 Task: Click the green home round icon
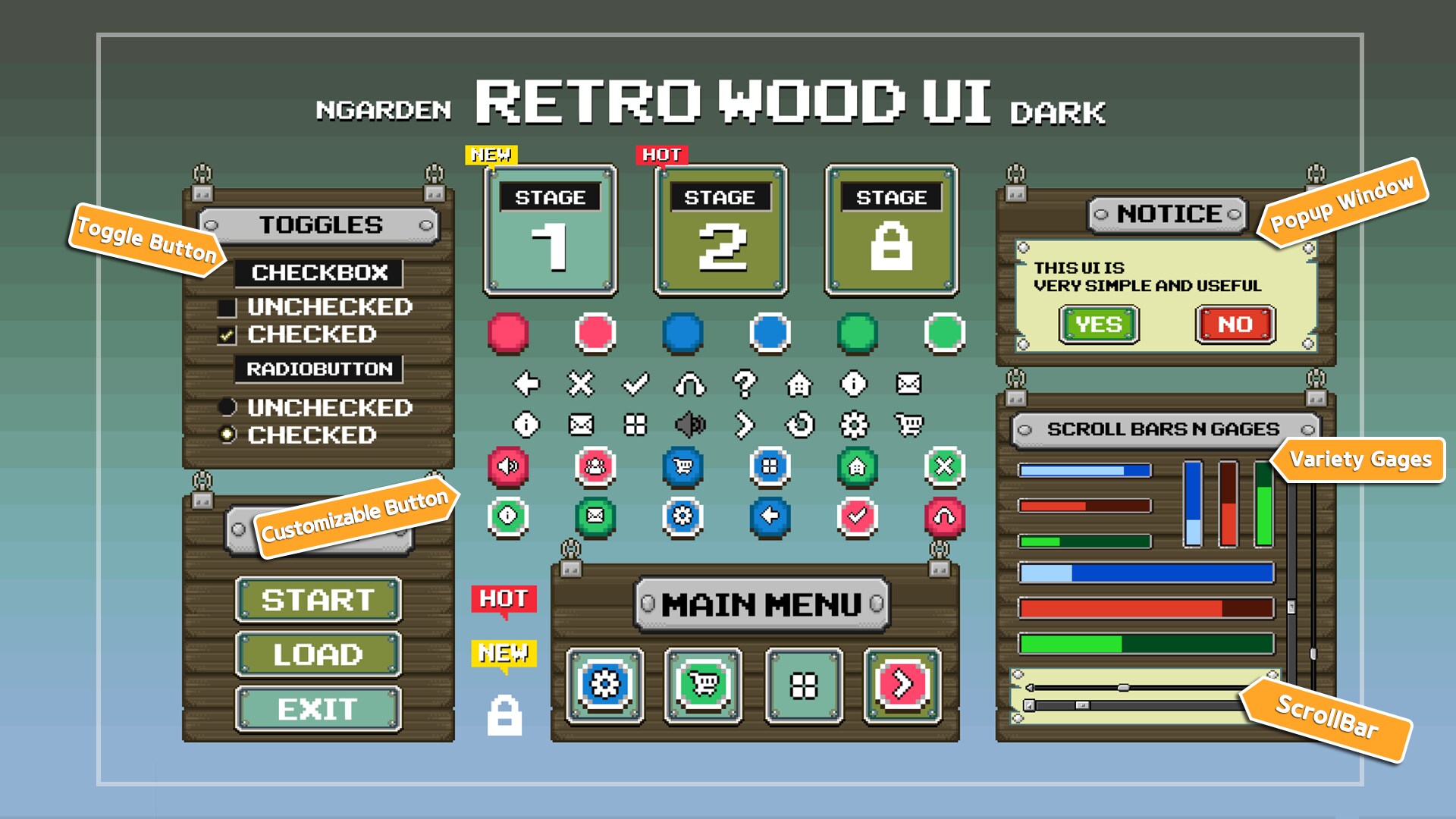click(x=856, y=467)
